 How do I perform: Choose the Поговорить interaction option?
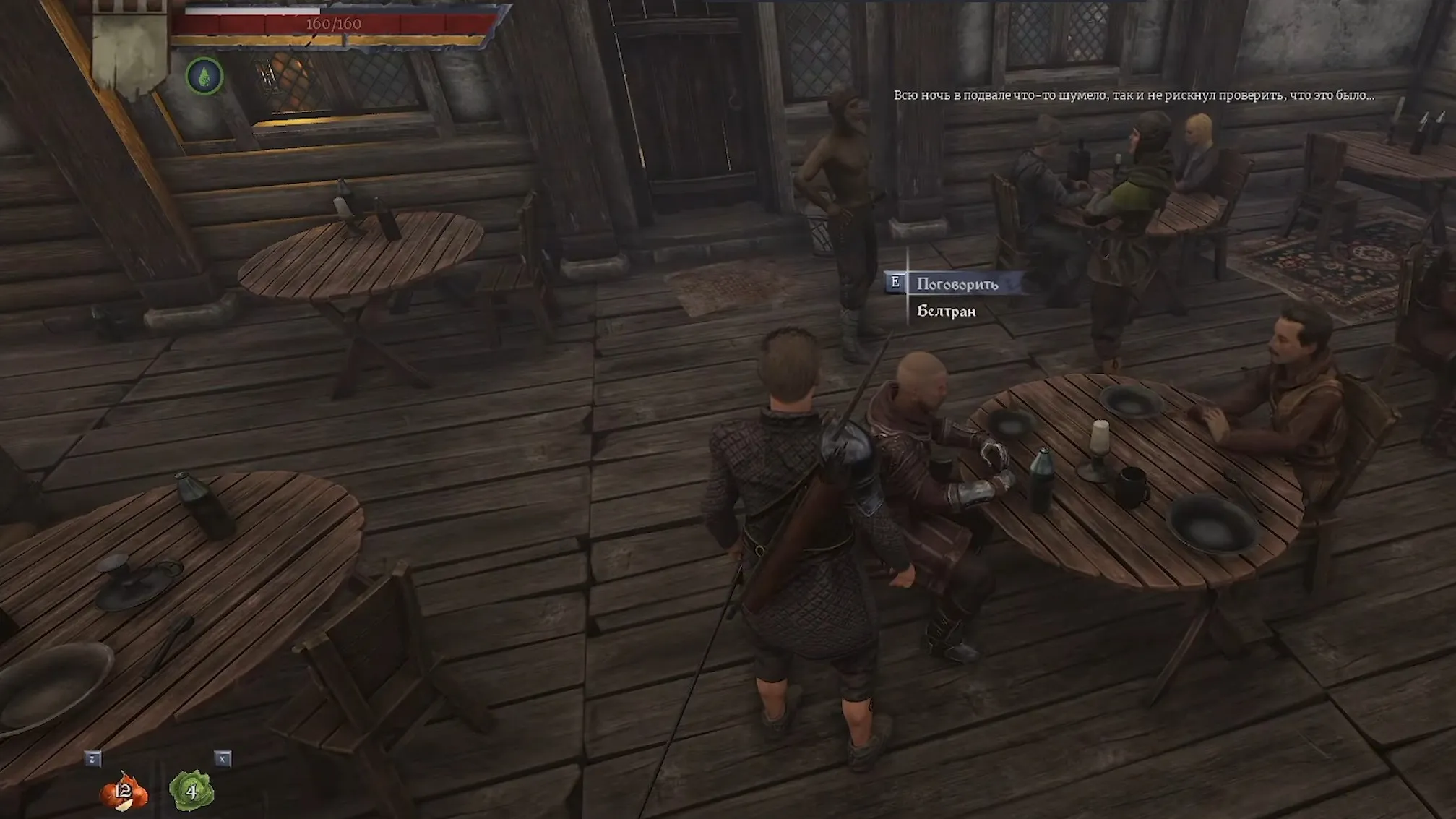957,284
